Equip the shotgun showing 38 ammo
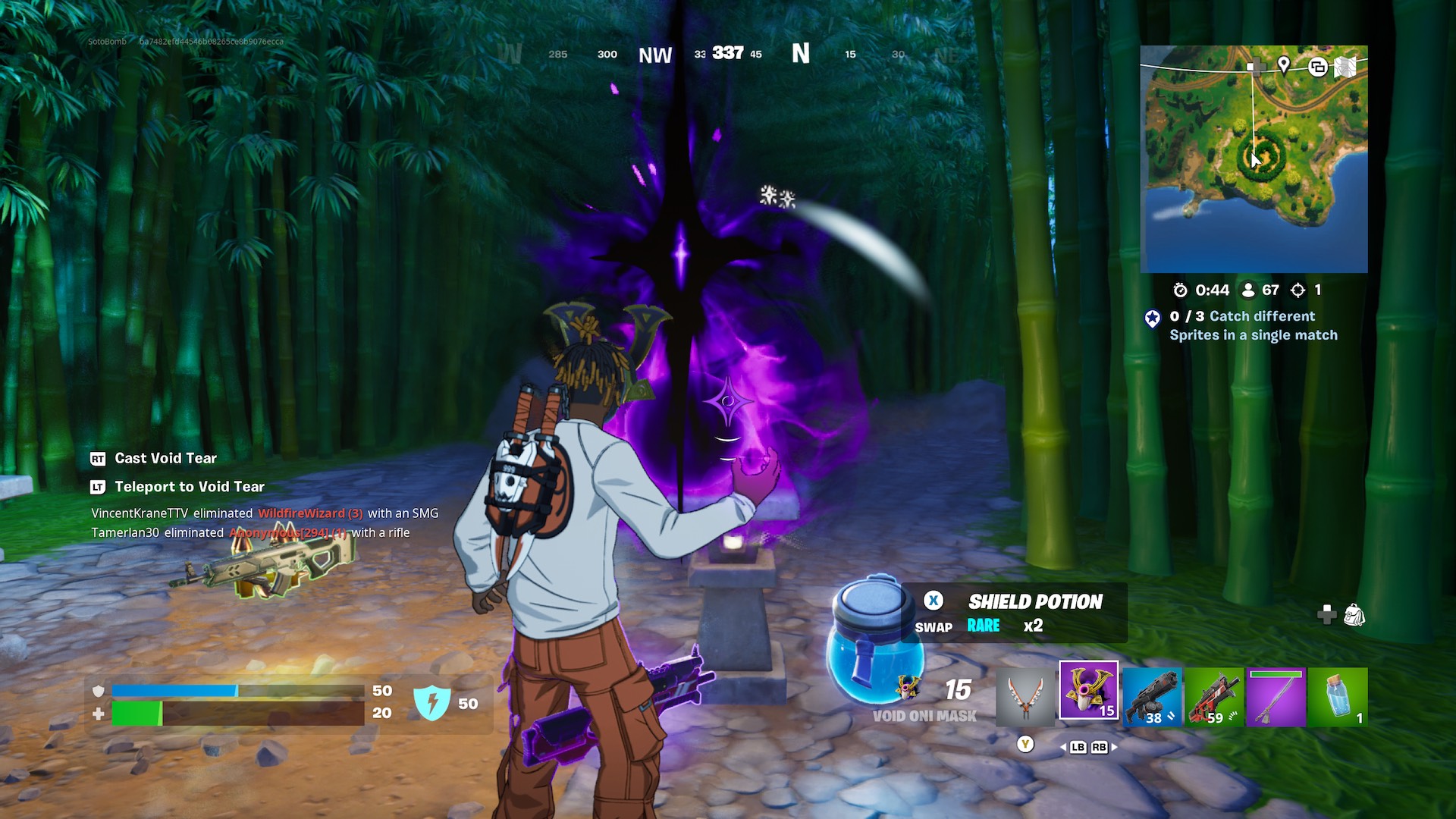Image resolution: width=1456 pixels, height=819 pixels. (1153, 697)
